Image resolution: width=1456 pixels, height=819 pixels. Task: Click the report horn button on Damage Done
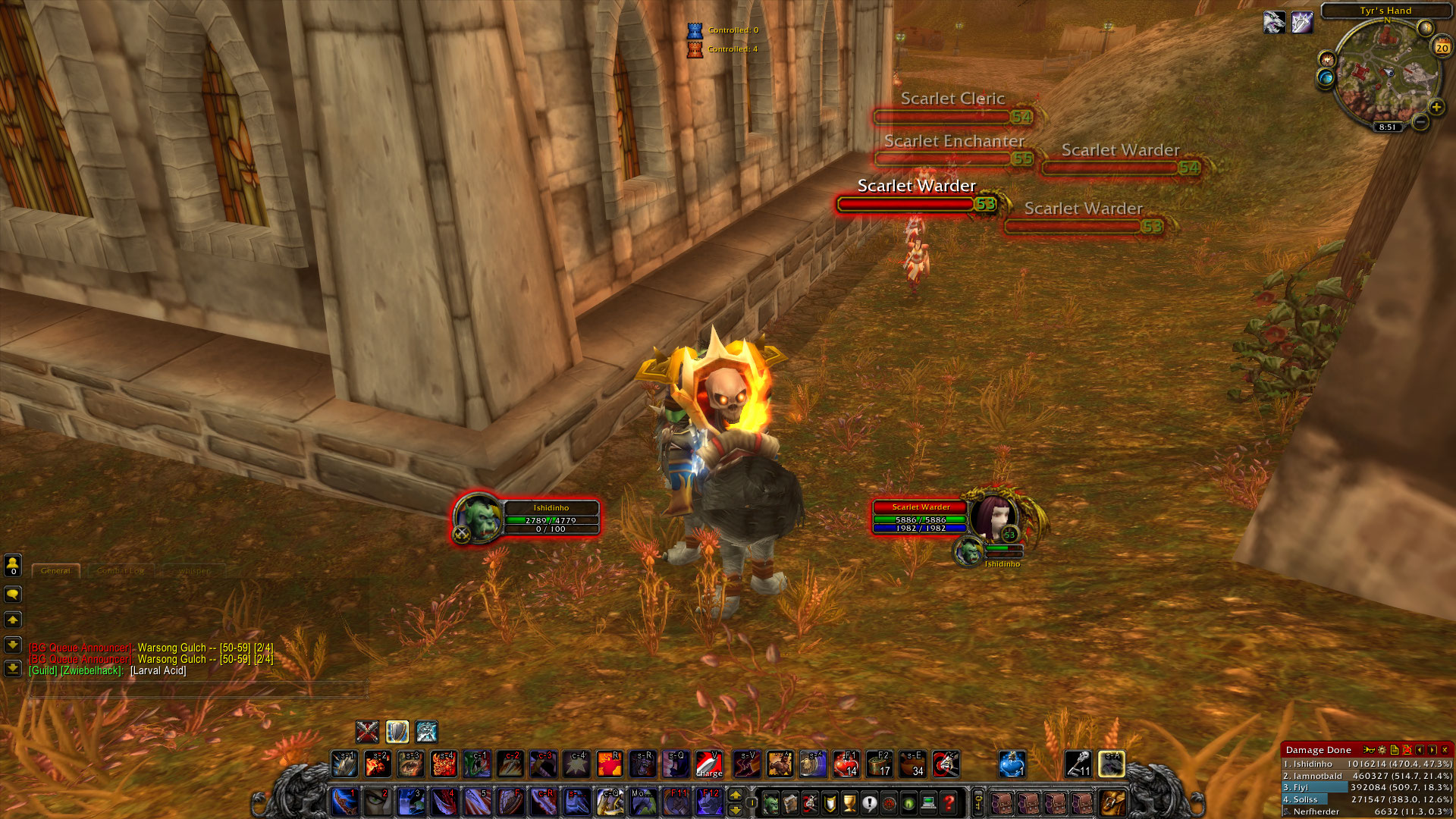click(x=1369, y=750)
